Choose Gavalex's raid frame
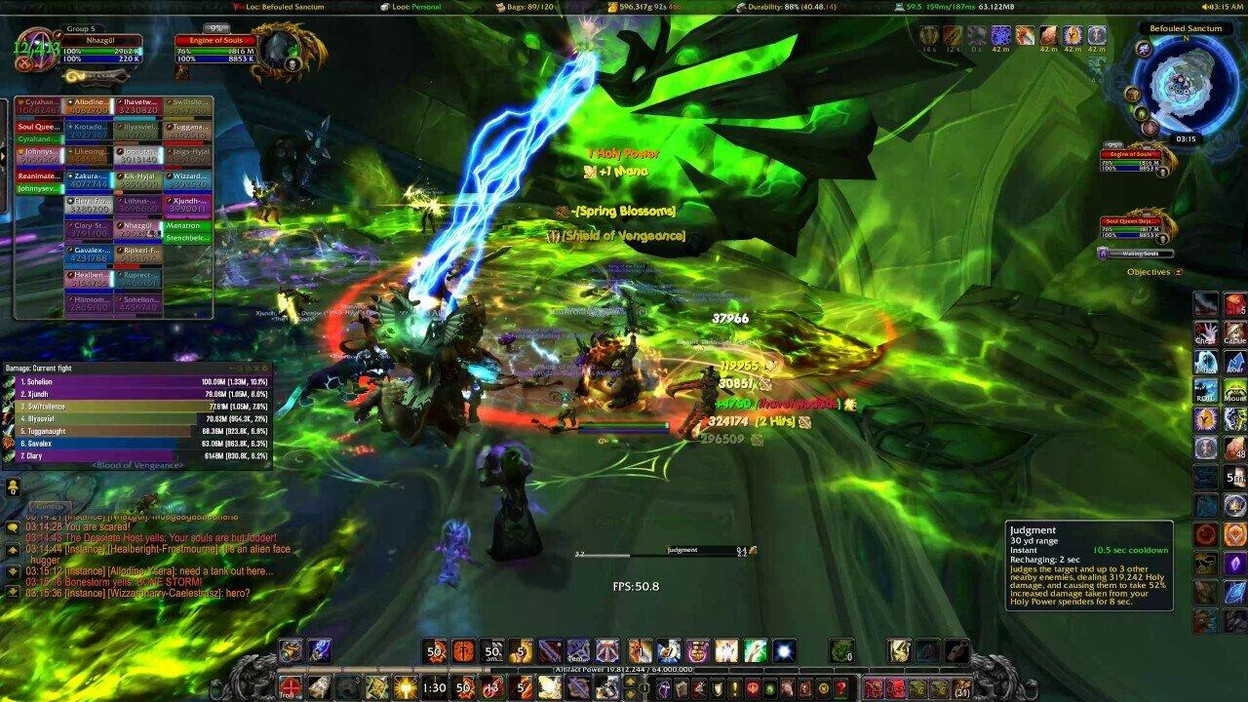 89,254
